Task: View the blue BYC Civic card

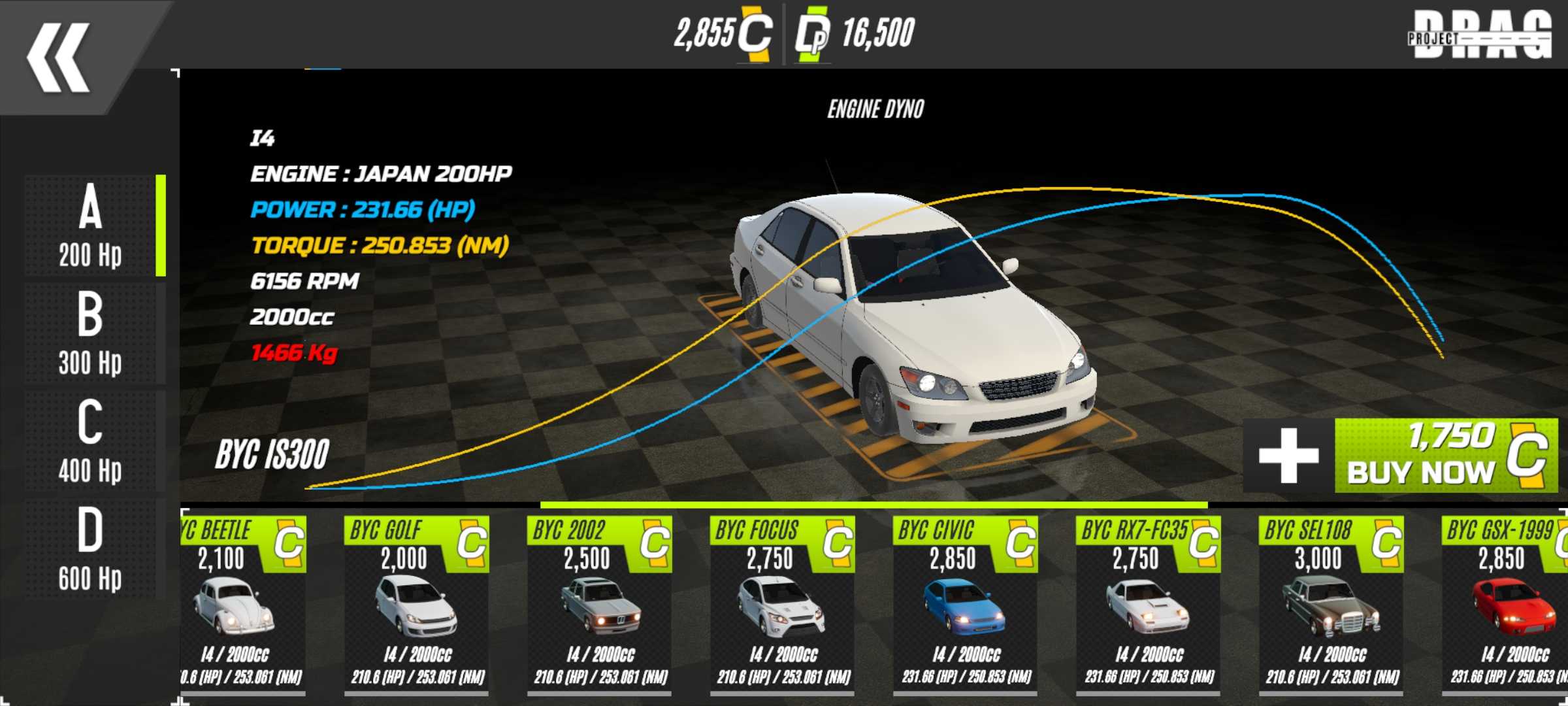Action: [x=966, y=605]
